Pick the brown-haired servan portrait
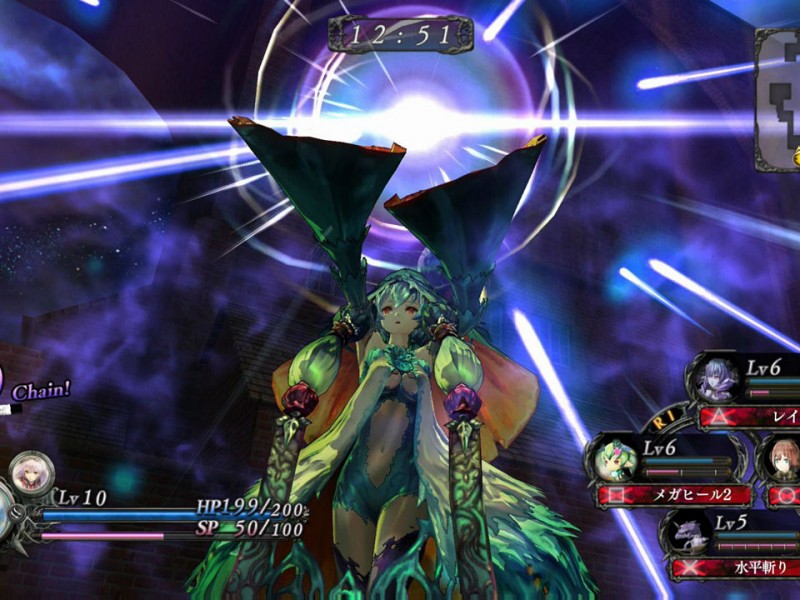 point(785,459)
